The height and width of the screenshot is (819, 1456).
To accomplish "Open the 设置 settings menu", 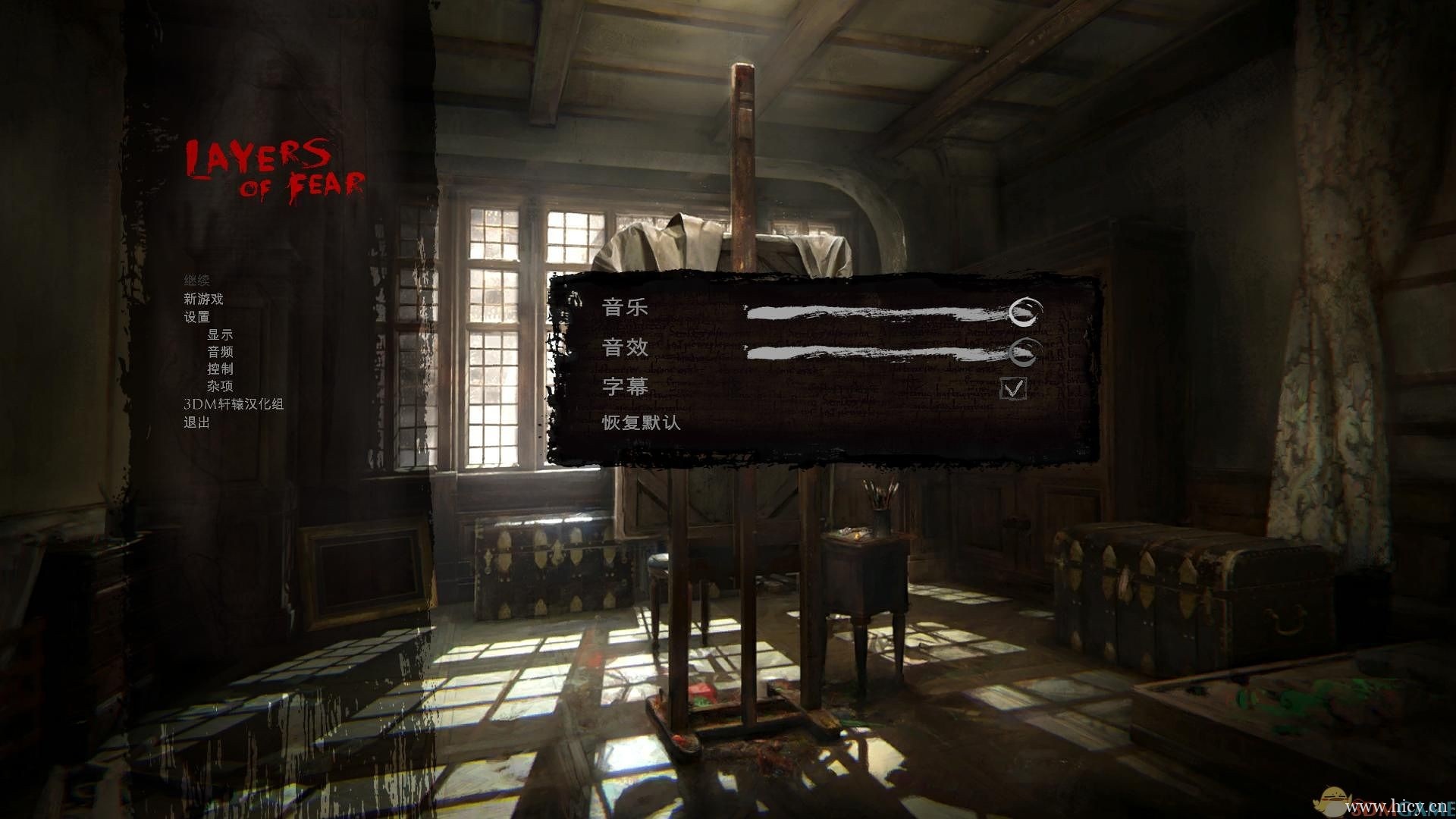I will [x=196, y=317].
